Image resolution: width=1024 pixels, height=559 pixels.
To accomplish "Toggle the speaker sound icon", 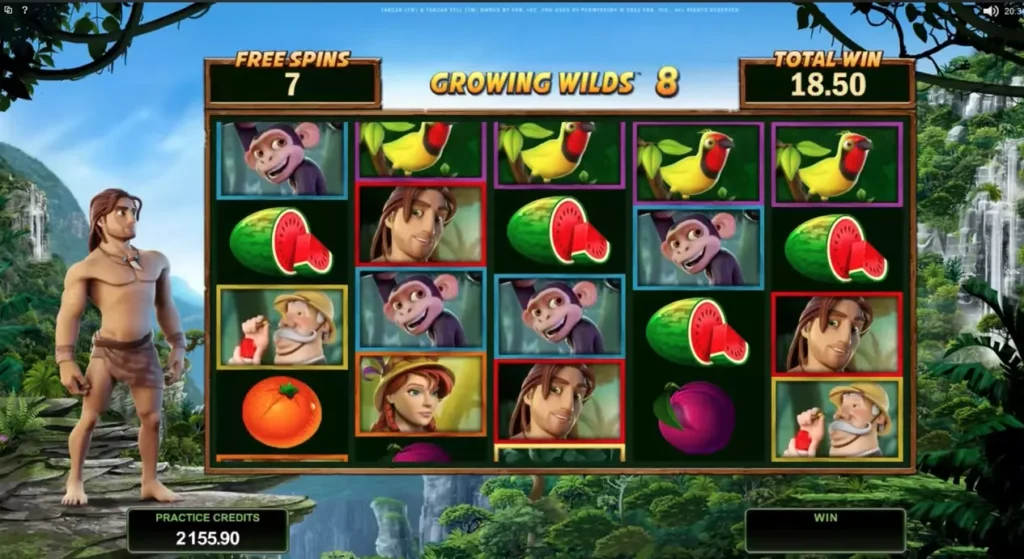I will pyautogui.click(x=989, y=10).
